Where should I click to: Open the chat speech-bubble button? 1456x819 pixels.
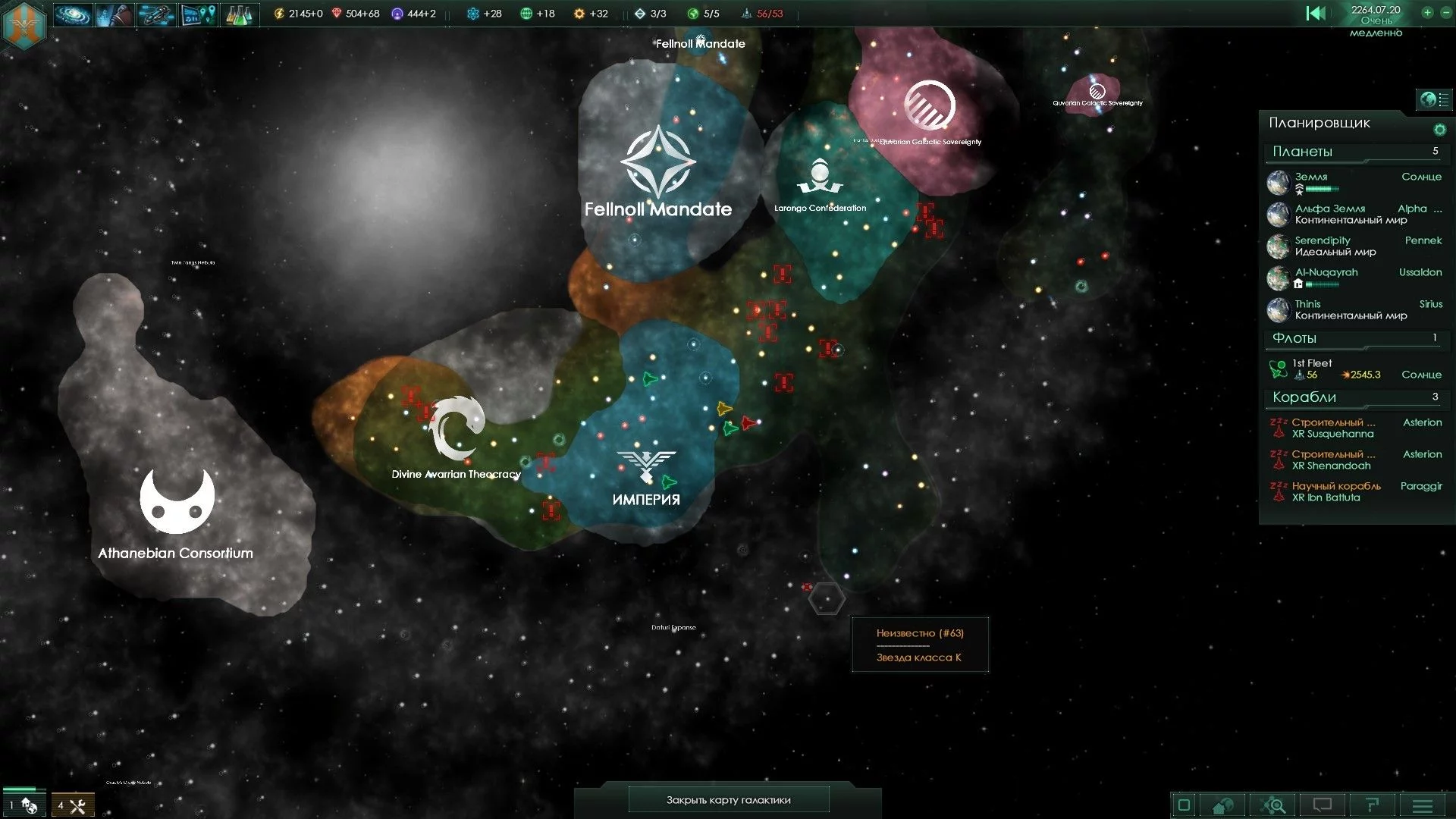[1323, 805]
